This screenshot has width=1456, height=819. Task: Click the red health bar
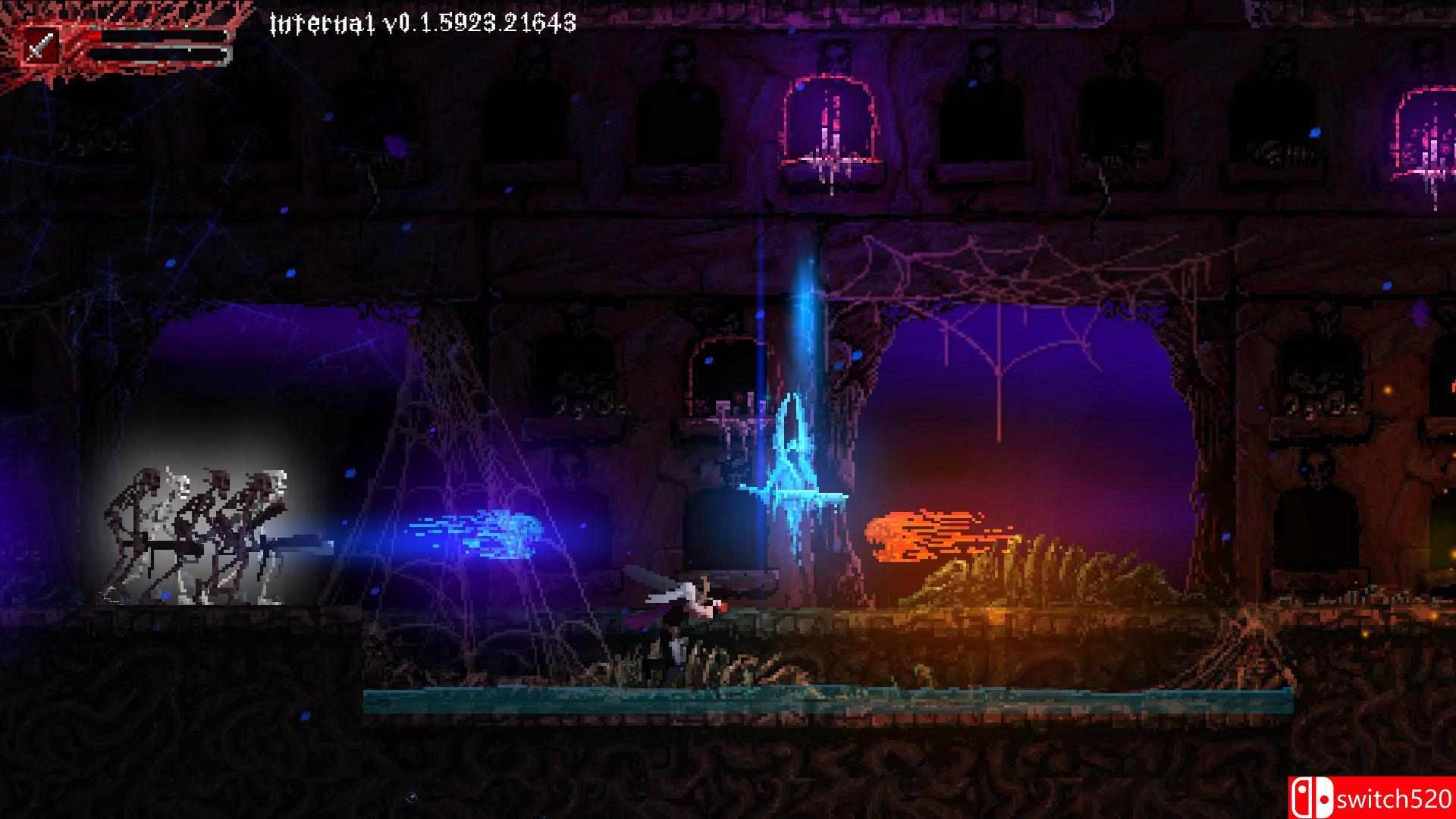coord(152,36)
